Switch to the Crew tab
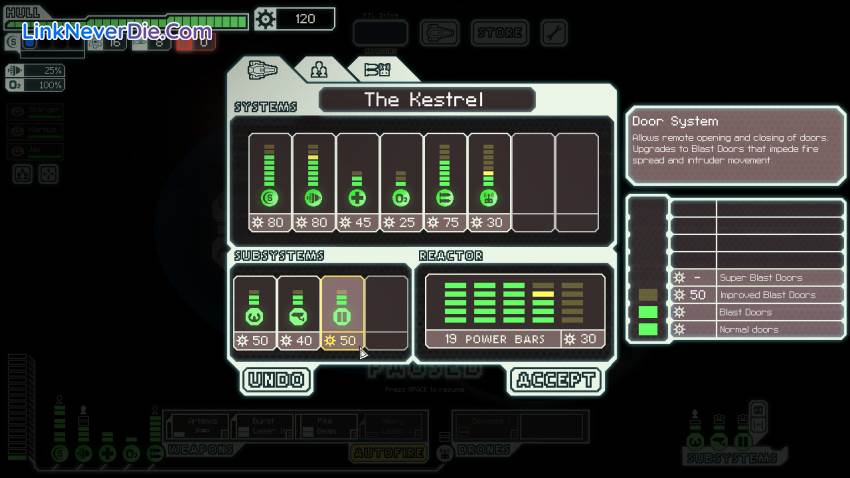Image resolution: width=850 pixels, height=478 pixels. 319,70
